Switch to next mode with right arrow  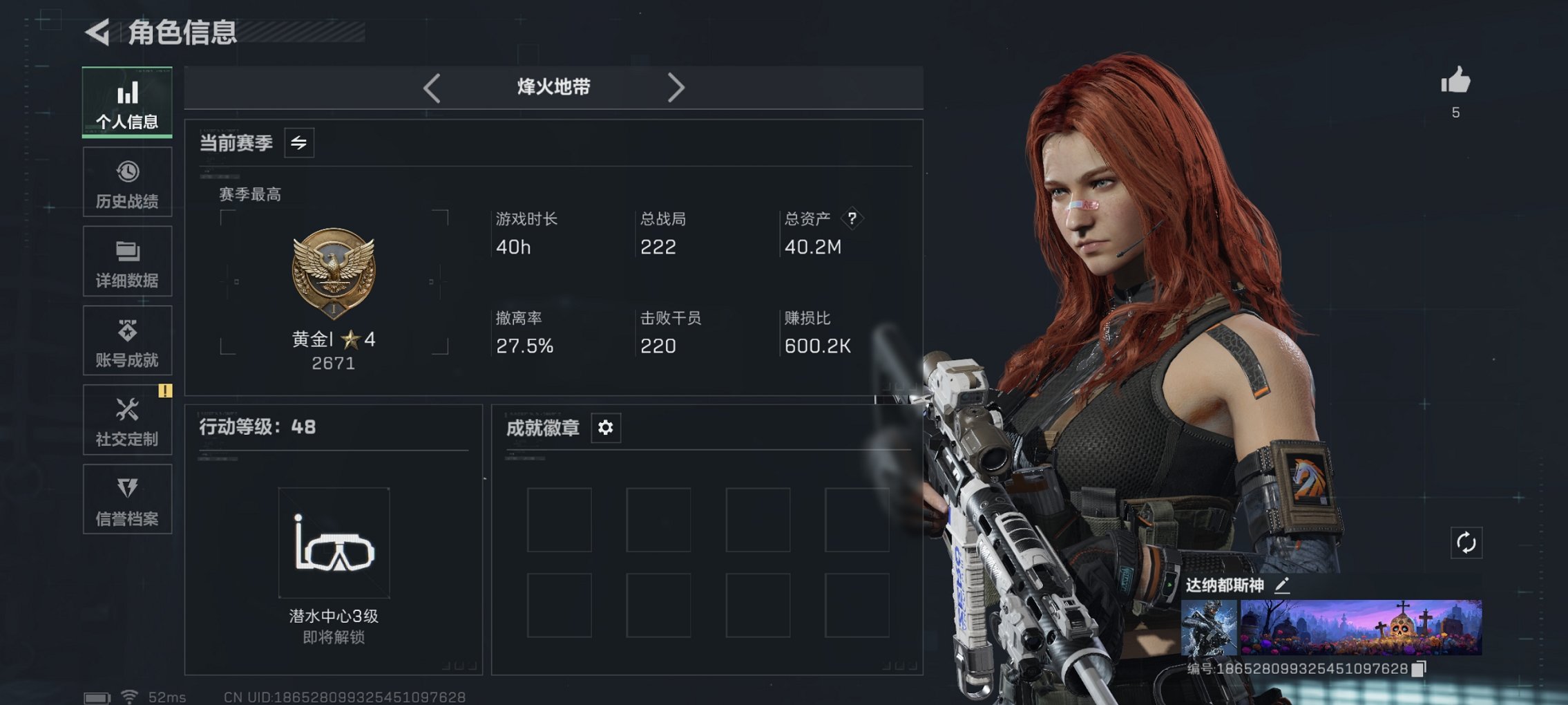[x=676, y=87]
